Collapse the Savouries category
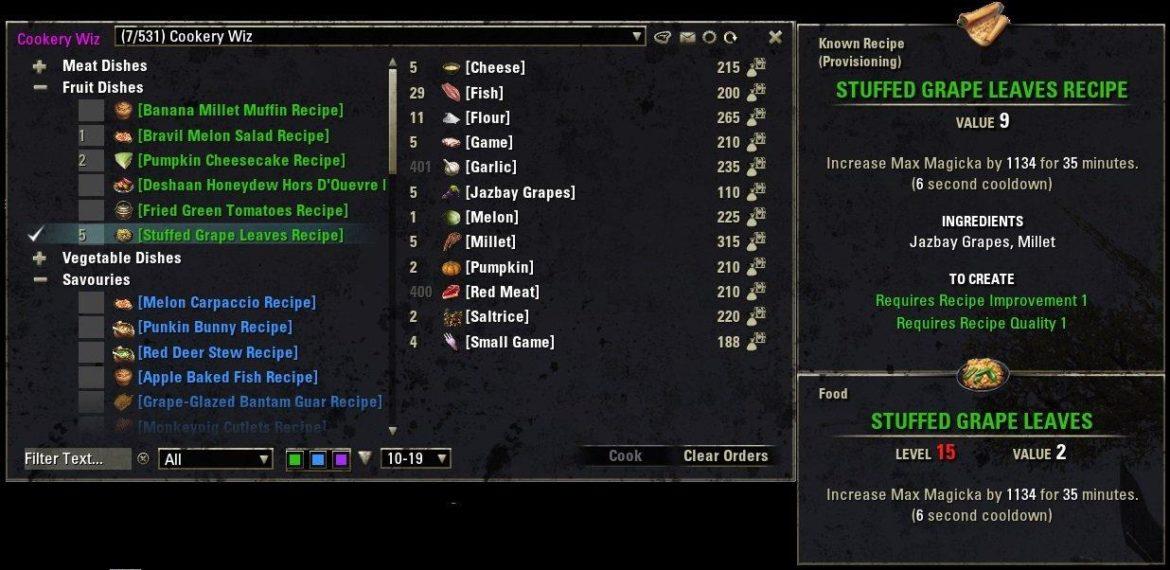 (x=40, y=280)
